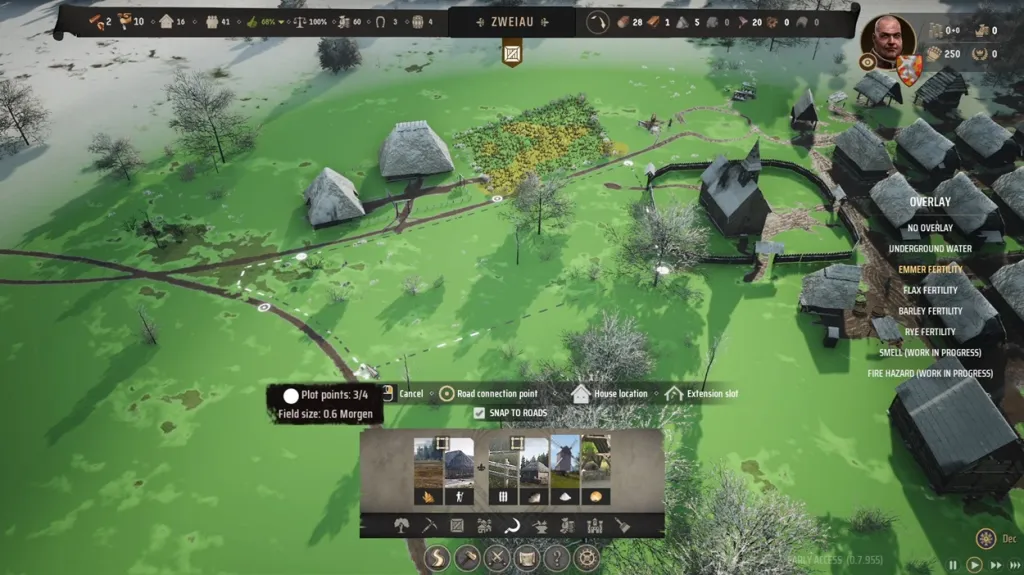Show the Rye Fertility overlay
Screen dimensions: 1024x575
pyautogui.click(x=930, y=332)
